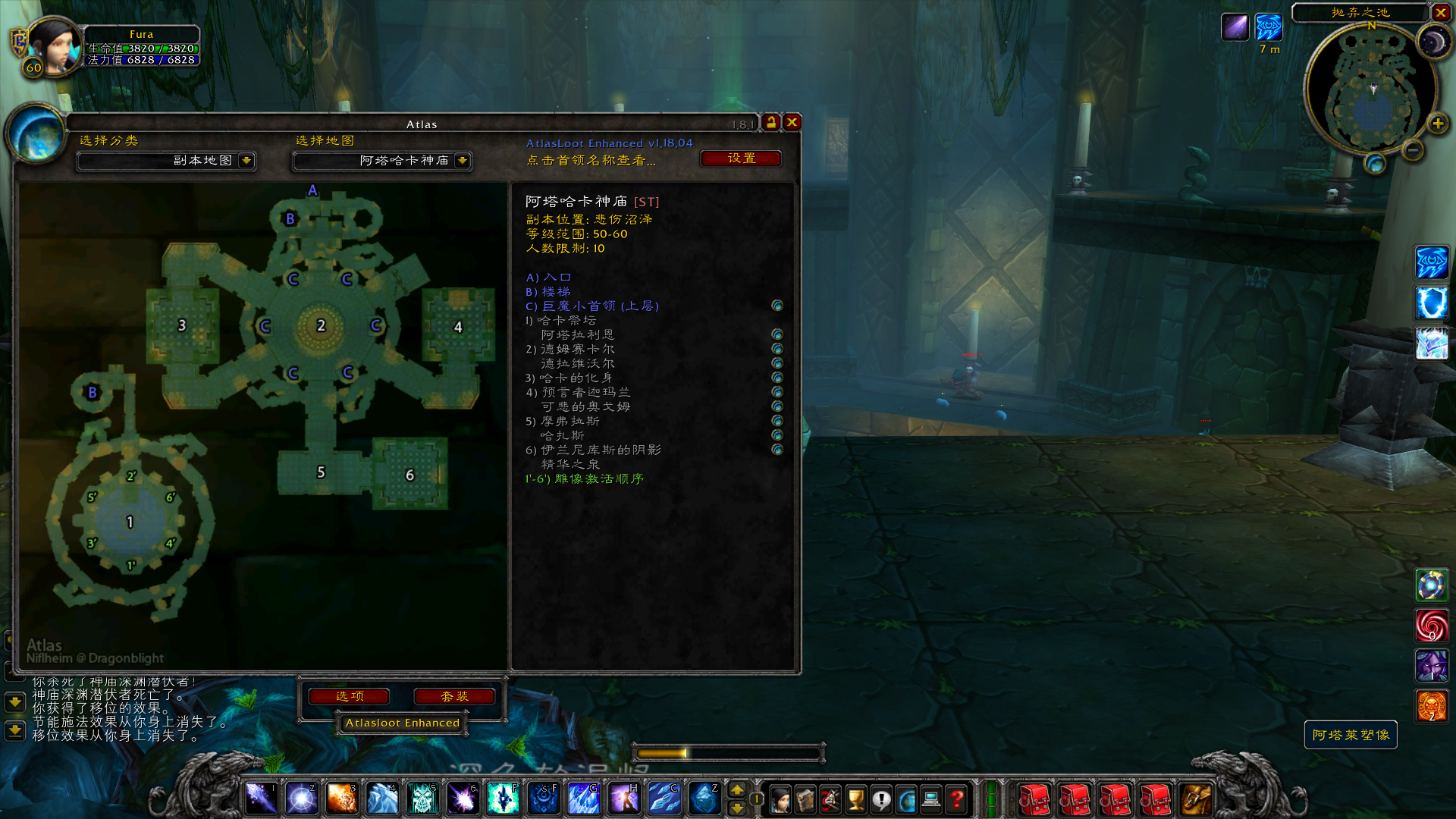Click the 阿塔莱塑像 button
The width and height of the screenshot is (1456, 819).
tap(1351, 735)
